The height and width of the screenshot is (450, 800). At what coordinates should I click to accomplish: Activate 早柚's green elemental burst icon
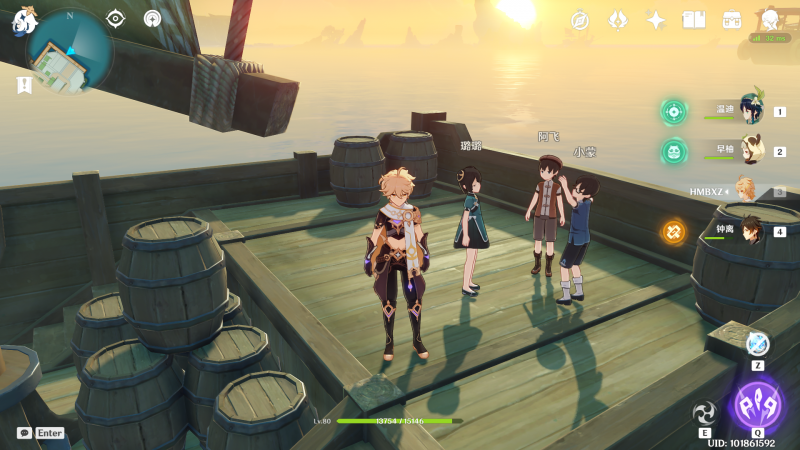[674, 151]
